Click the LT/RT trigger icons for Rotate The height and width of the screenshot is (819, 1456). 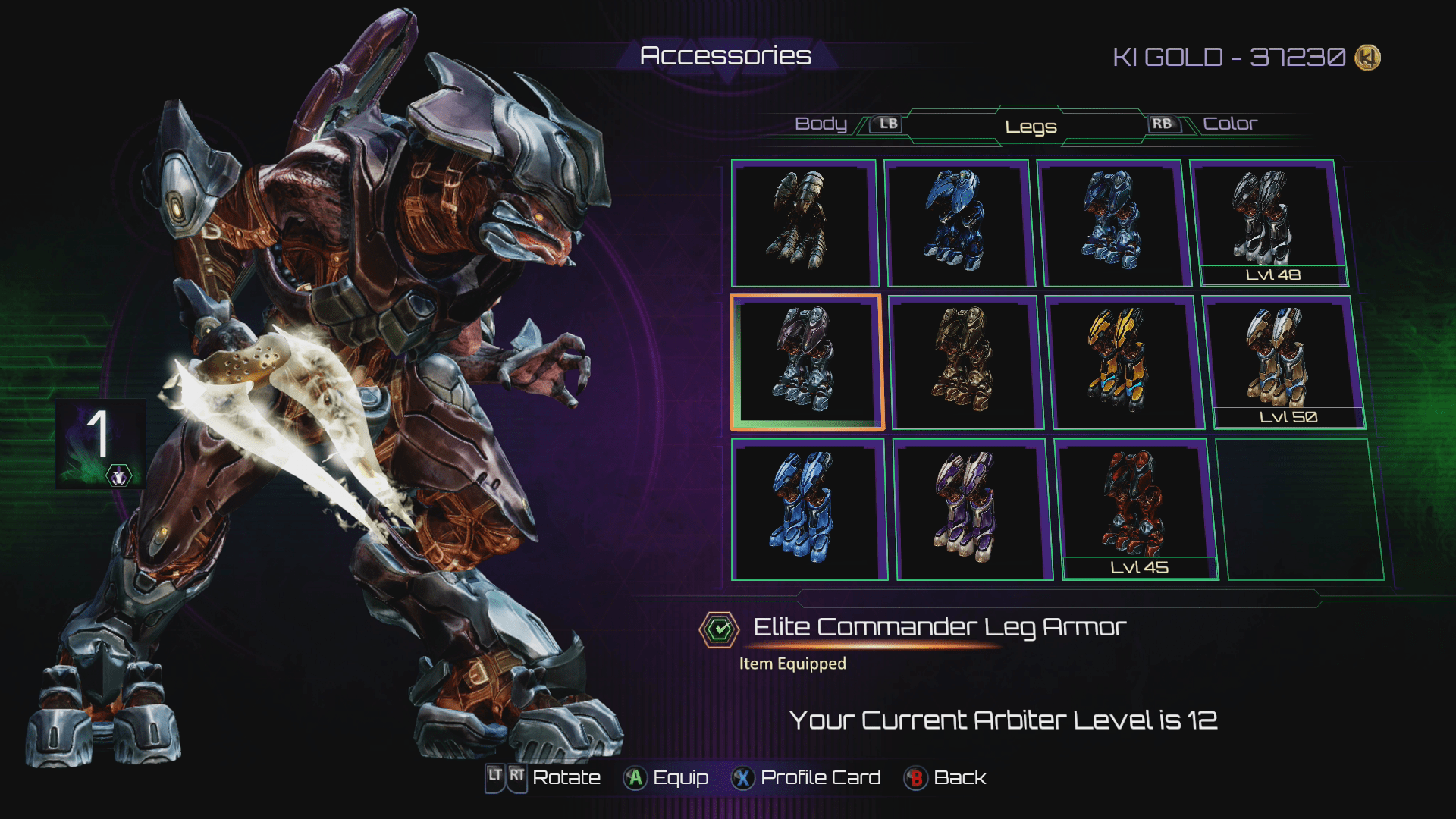click(x=504, y=777)
